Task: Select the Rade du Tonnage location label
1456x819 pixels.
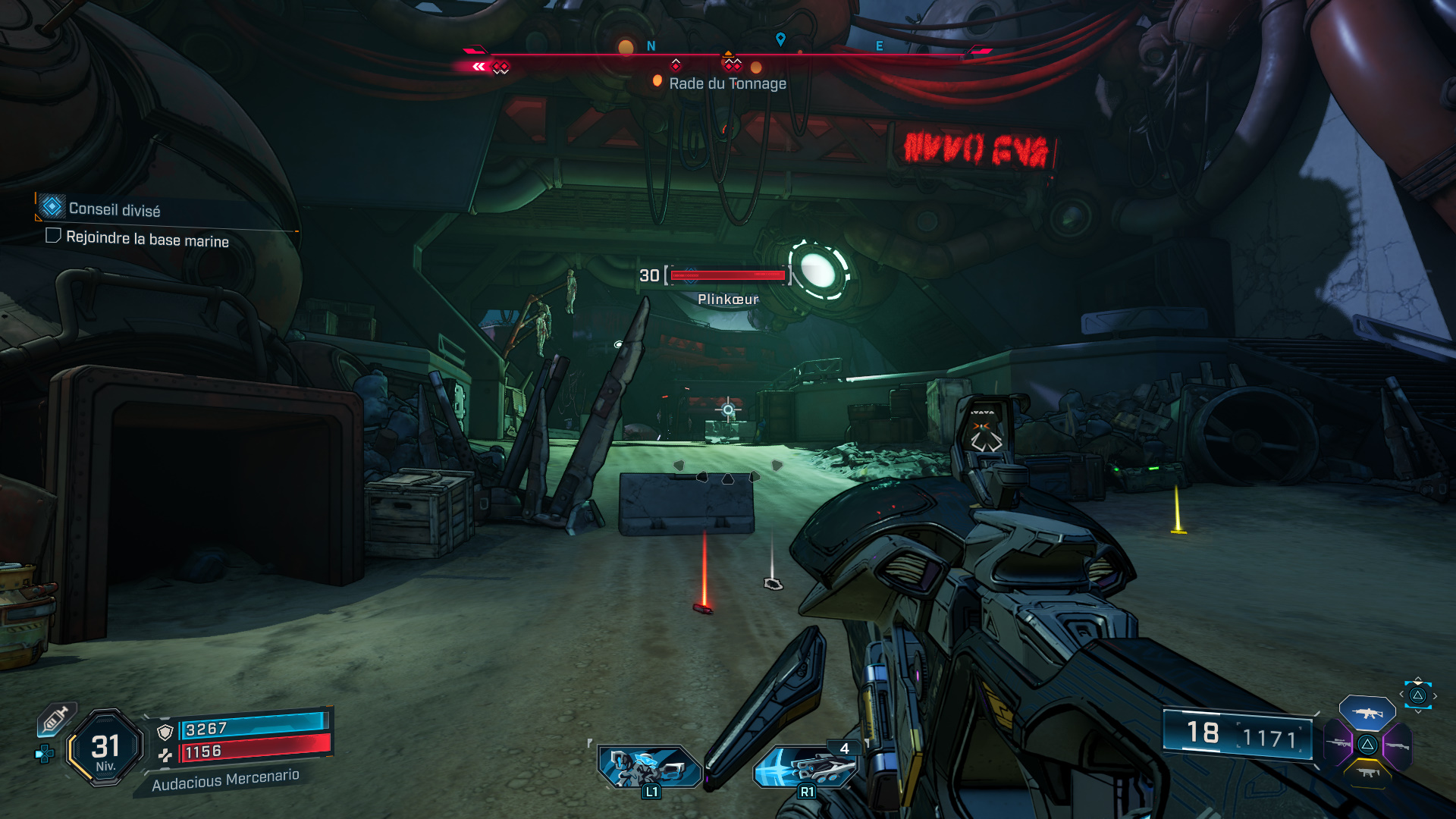Action: pos(726,83)
